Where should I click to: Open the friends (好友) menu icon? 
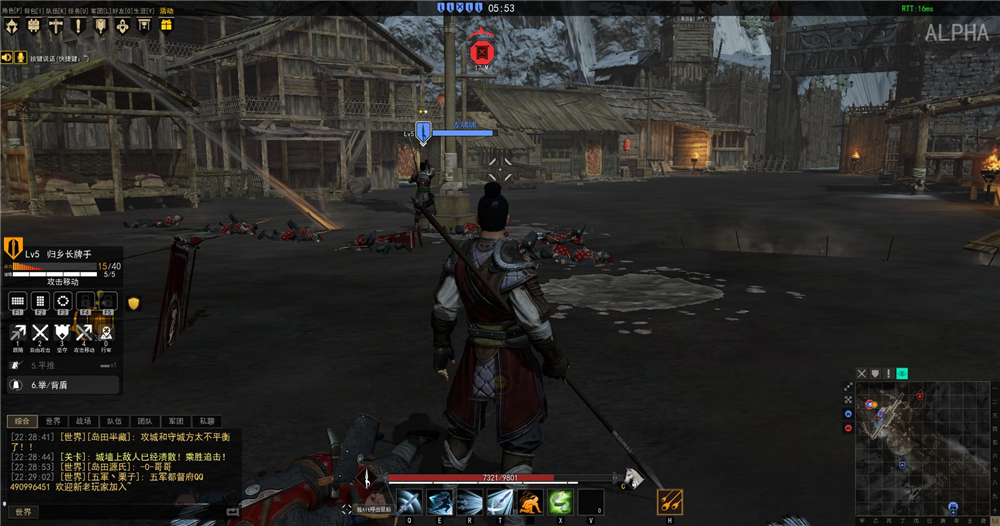[x=122, y=25]
